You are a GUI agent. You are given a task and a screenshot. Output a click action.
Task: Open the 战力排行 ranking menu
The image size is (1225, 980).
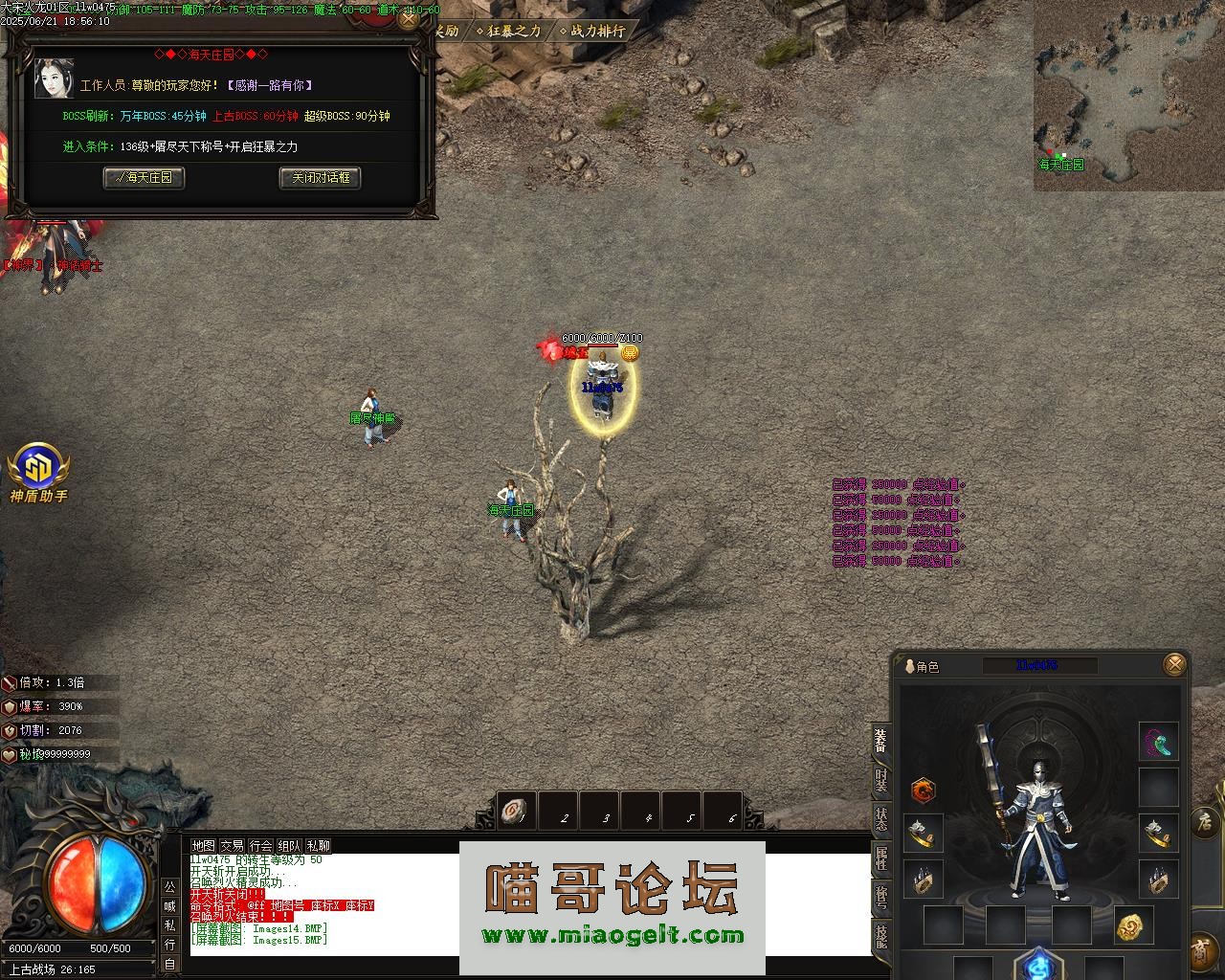(x=592, y=31)
